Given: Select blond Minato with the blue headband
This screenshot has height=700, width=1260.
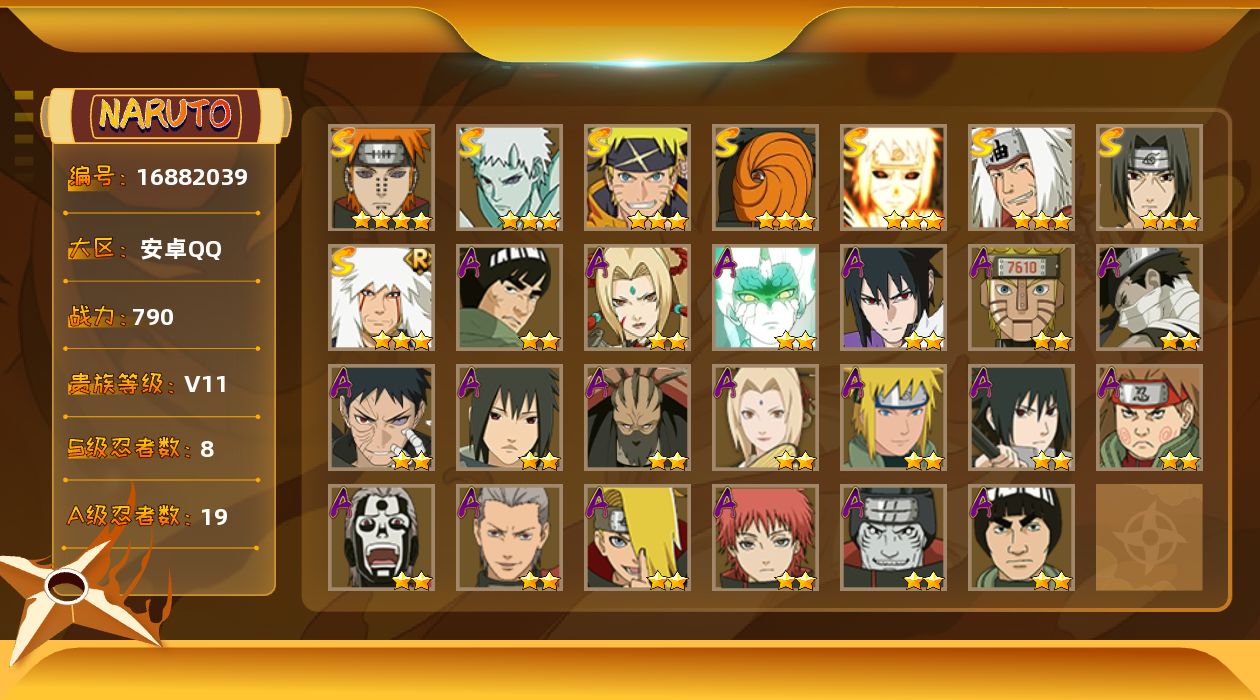Looking at the screenshot, I should click(893, 417).
